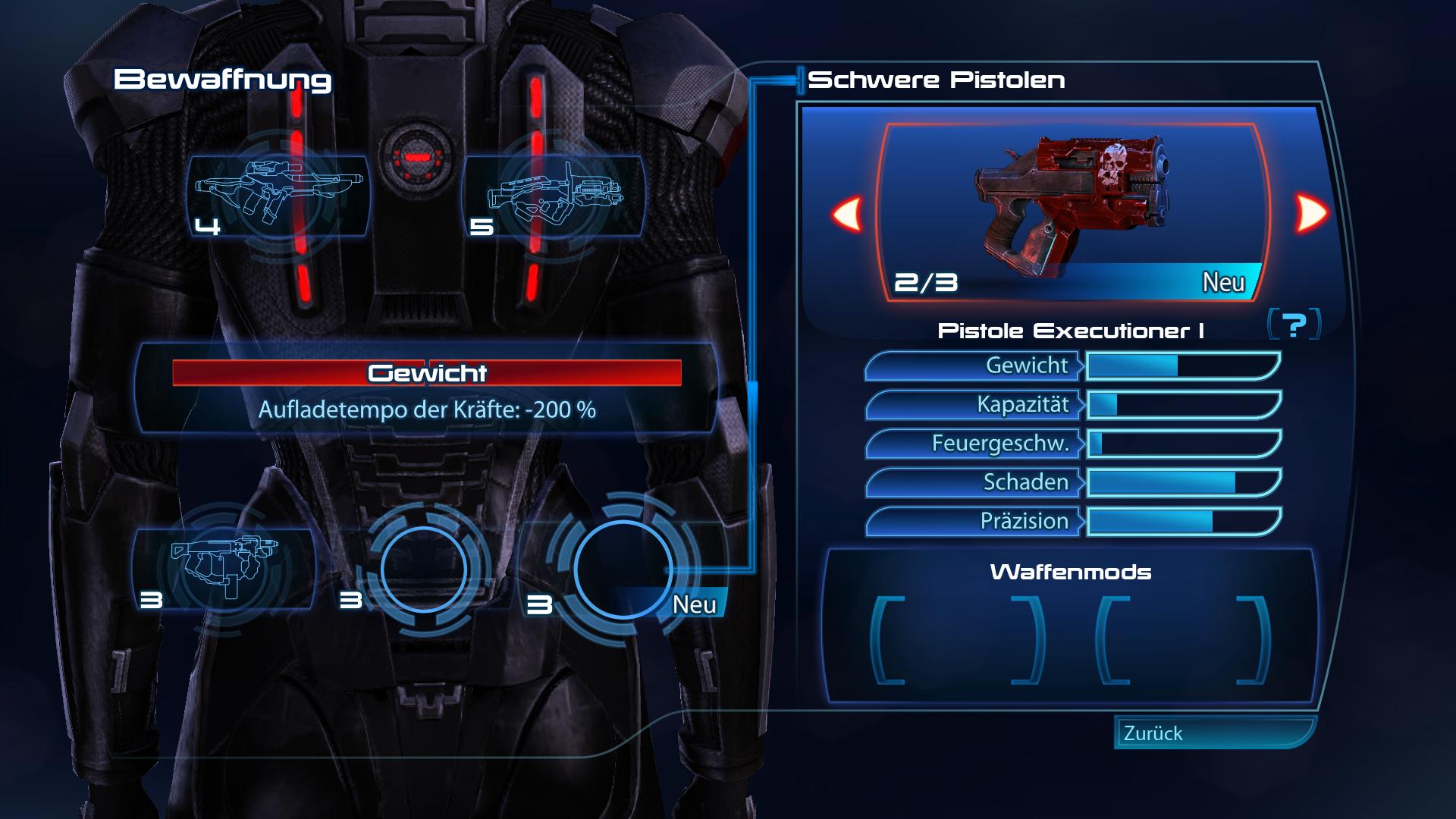Select the empty weapon slot marked Neu

tap(622, 569)
